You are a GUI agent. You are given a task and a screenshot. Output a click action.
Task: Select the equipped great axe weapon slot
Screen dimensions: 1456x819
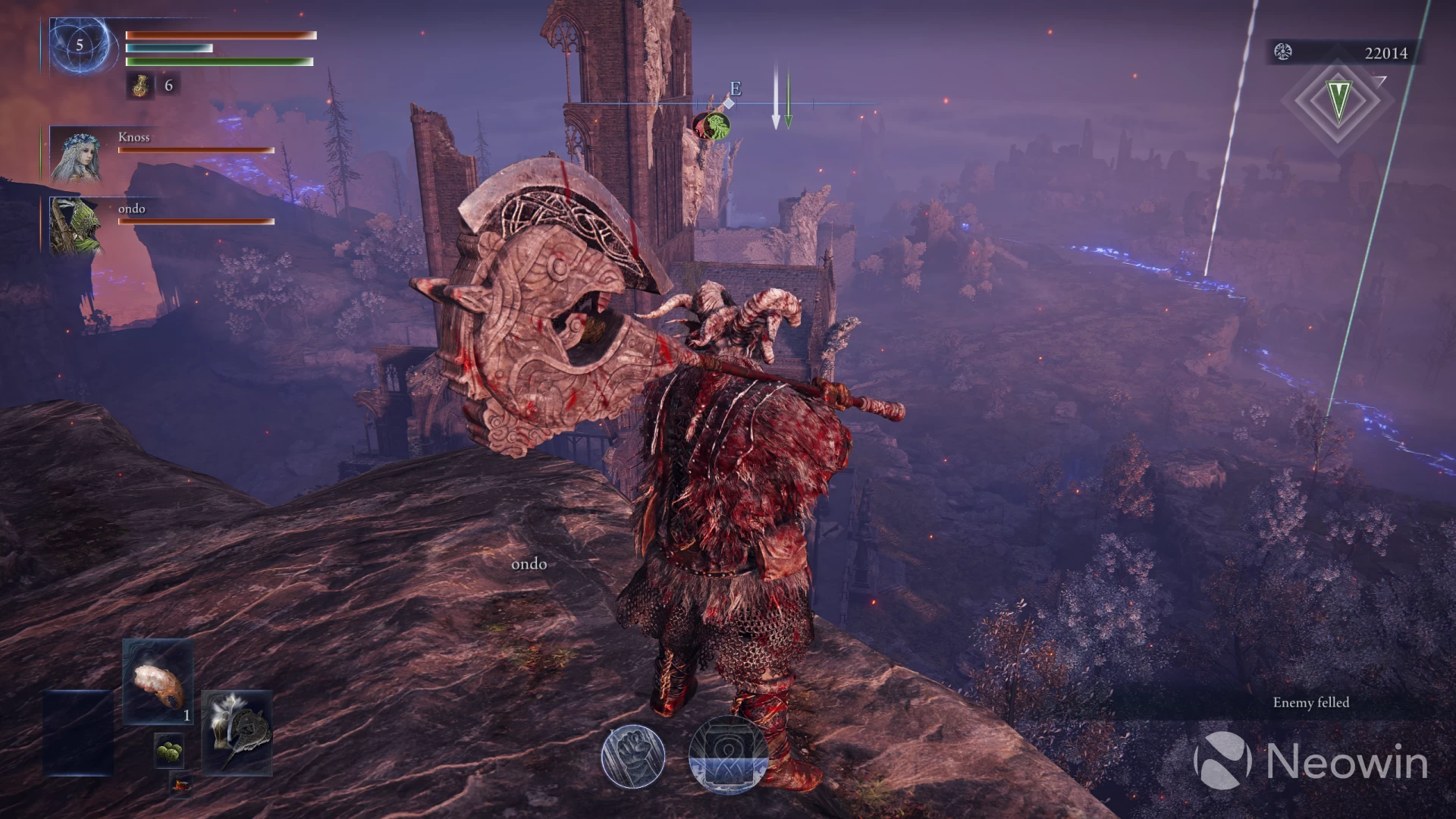click(237, 731)
